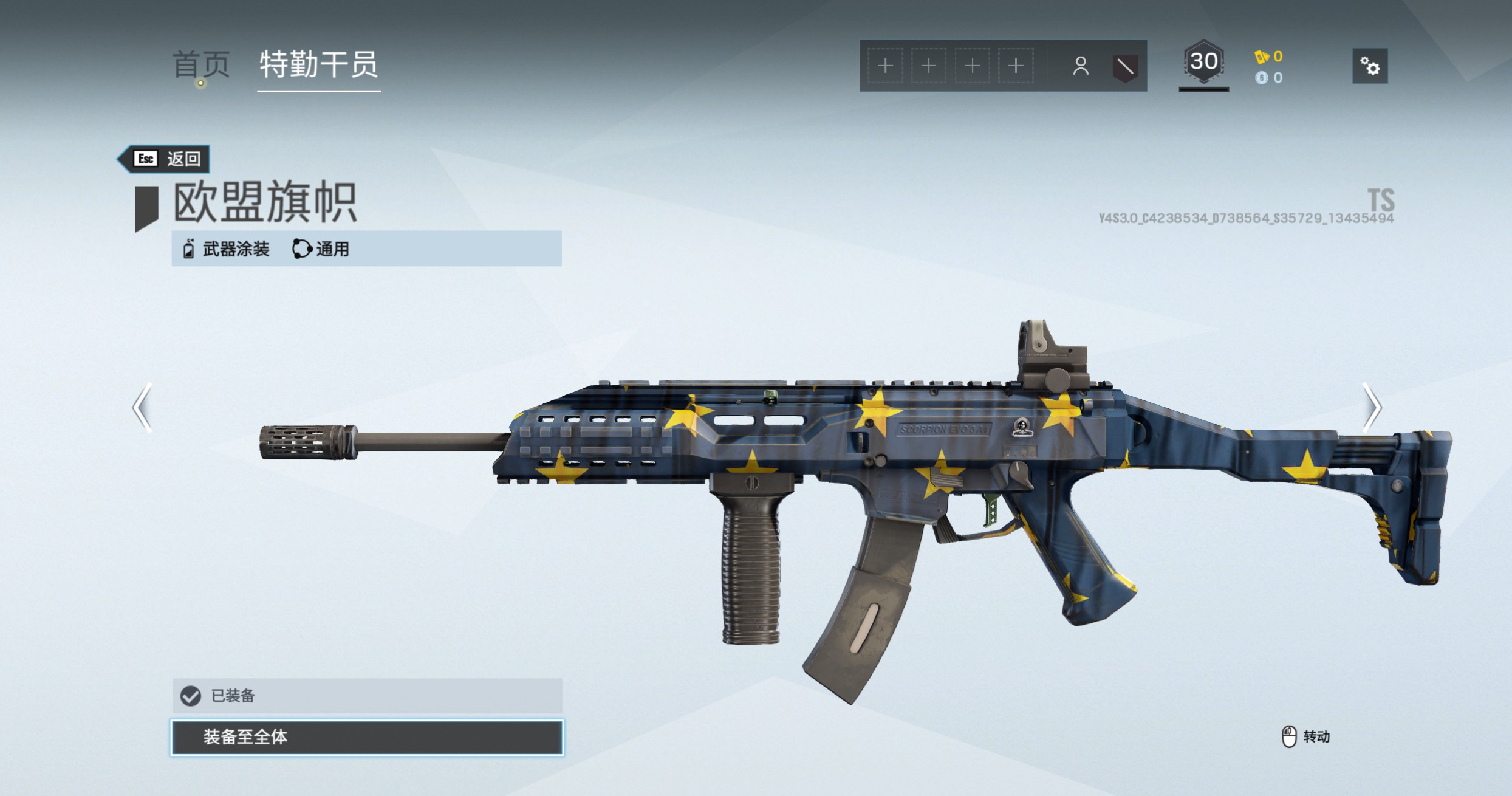
Task: Click the 已装备 equipped status row
Action: tap(367, 696)
